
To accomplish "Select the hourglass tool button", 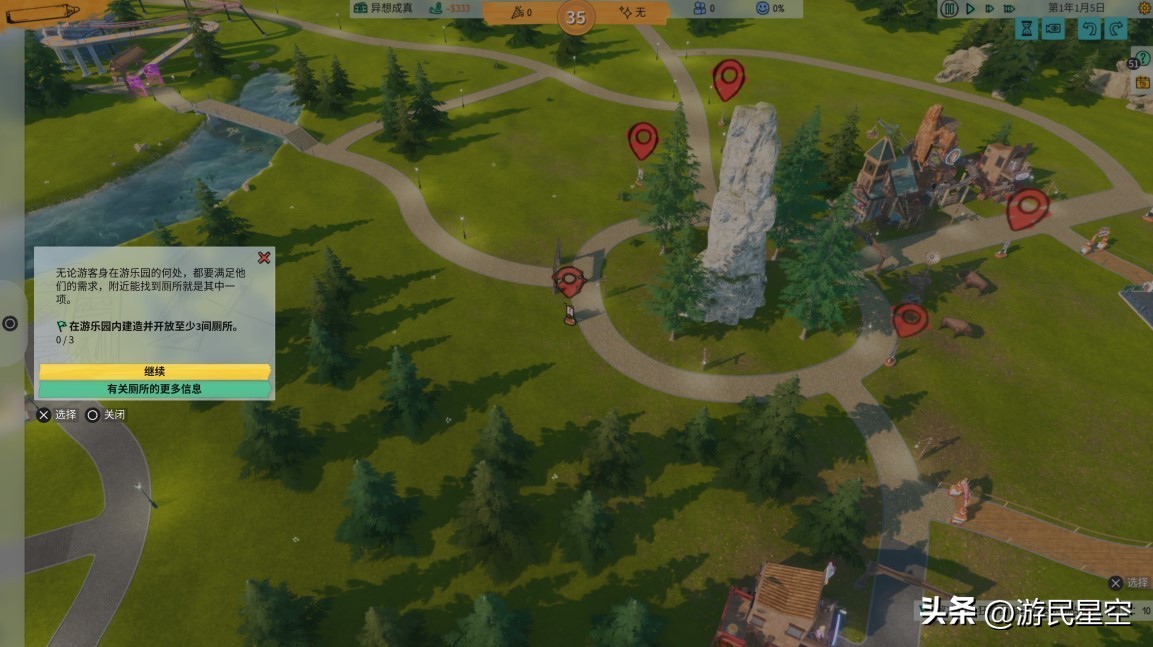I will 1026,30.
